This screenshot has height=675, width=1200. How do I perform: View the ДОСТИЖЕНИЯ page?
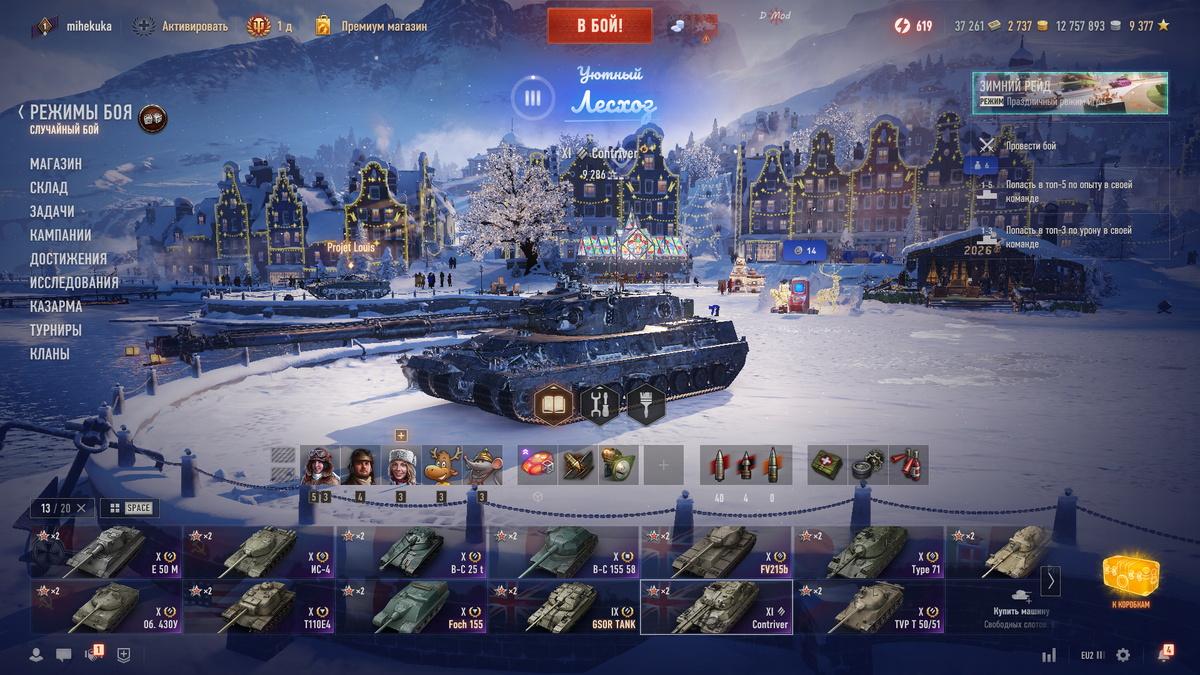coord(68,259)
